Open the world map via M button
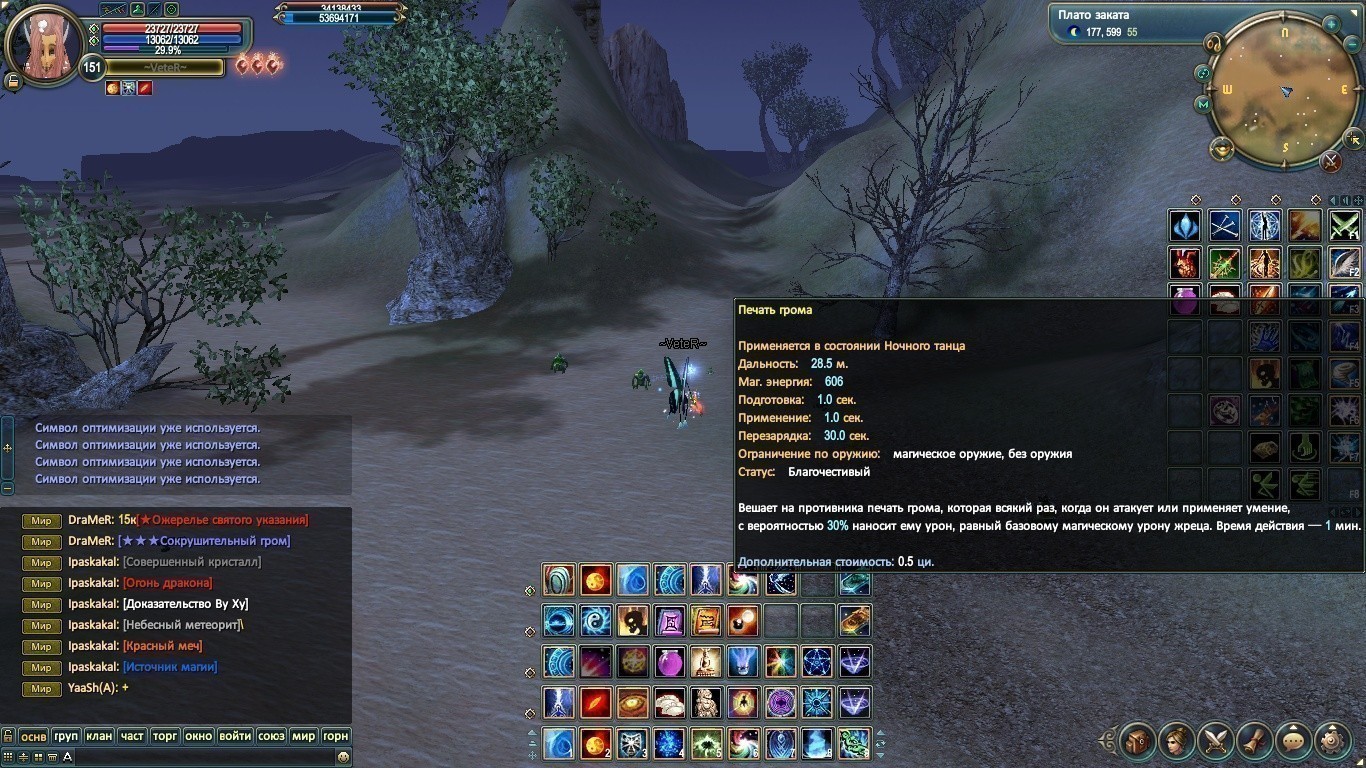 tap(1203, 104)
